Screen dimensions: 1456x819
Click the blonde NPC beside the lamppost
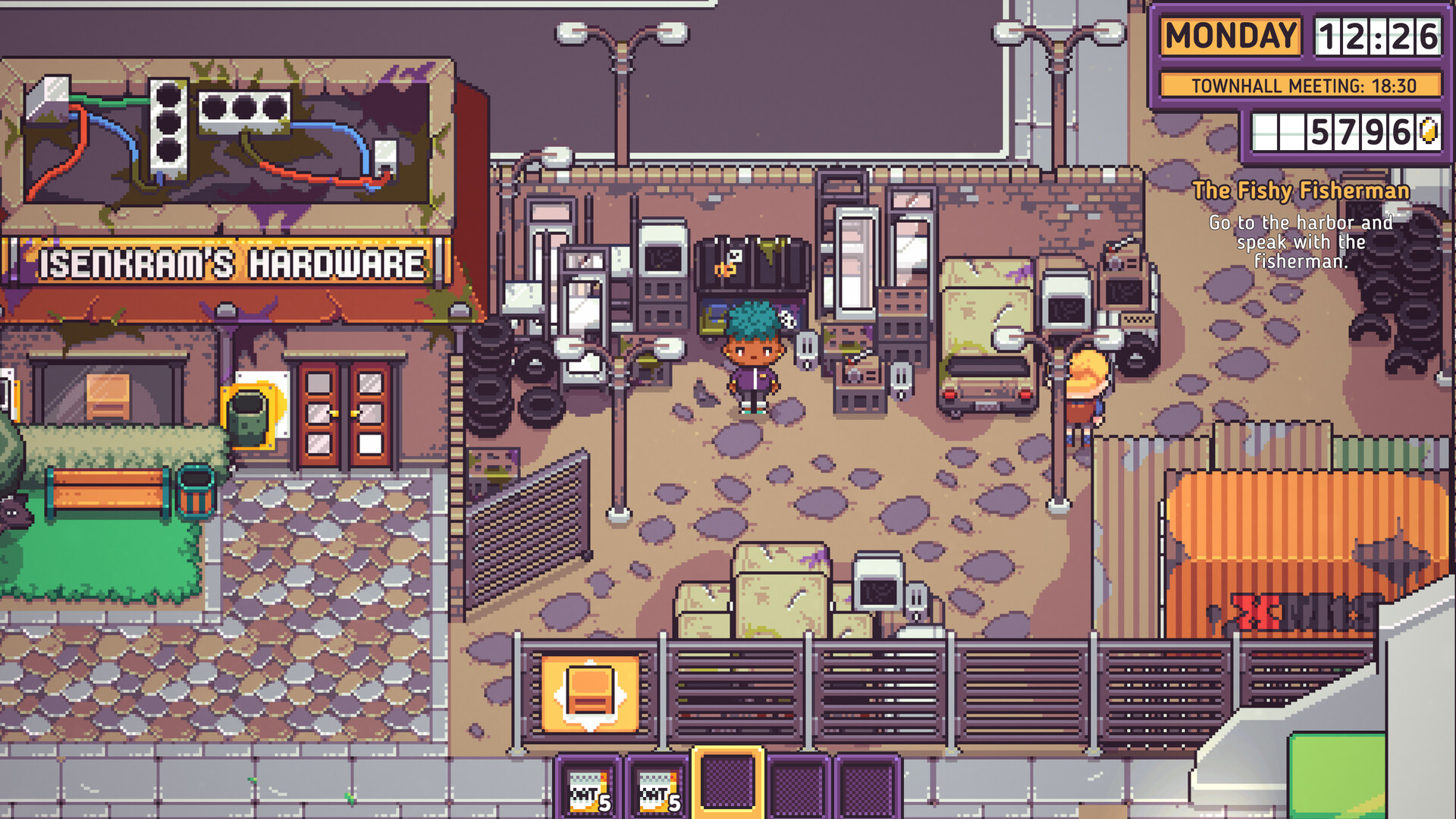tap(1086, 387)
